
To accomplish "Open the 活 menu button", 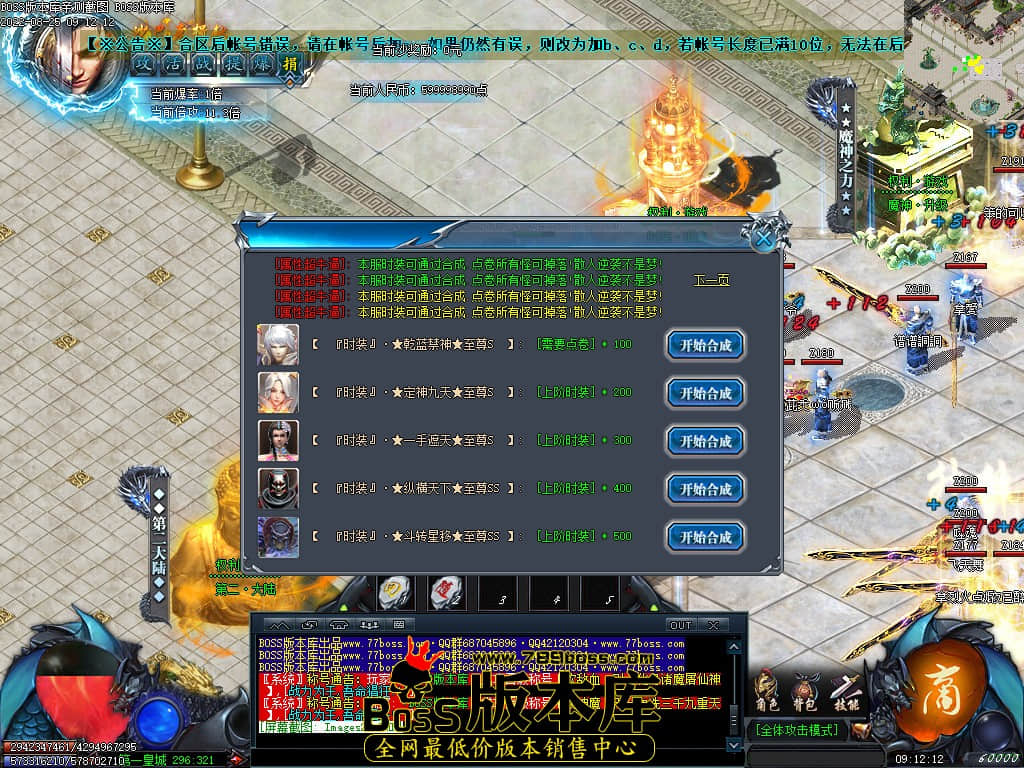I will pos(173,63).
